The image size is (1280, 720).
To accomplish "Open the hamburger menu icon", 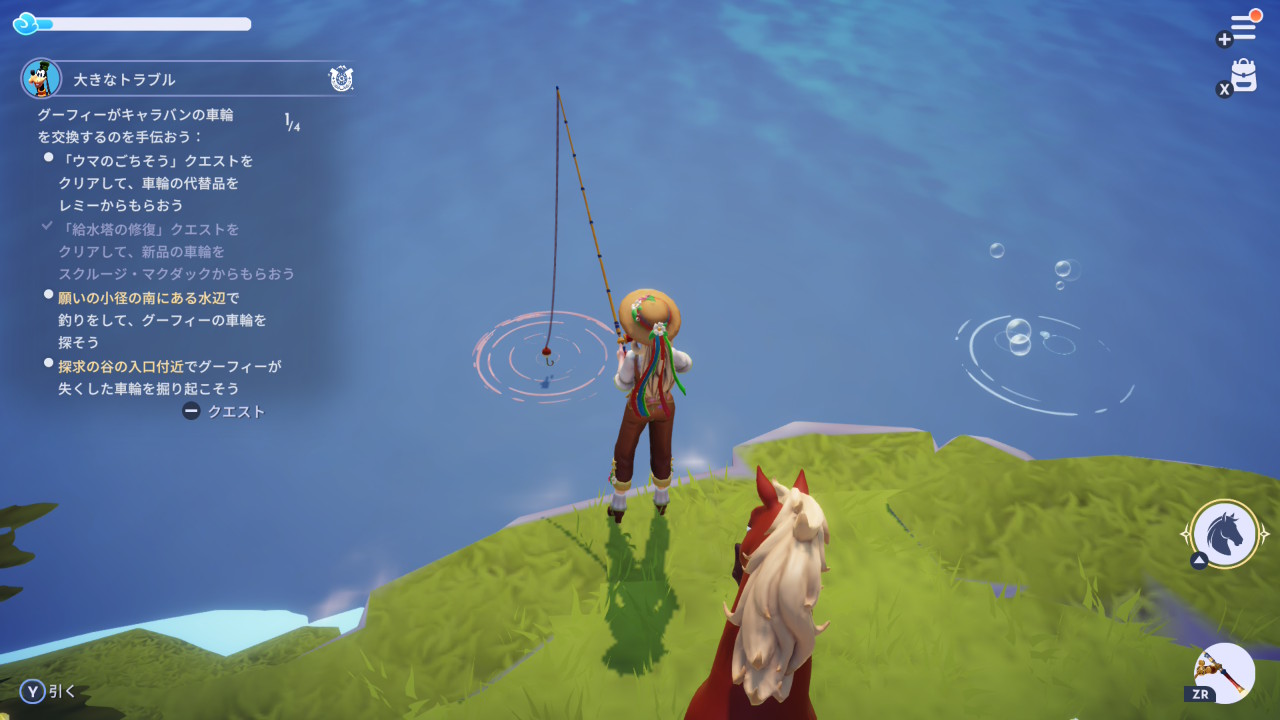I will [1243, 27].
